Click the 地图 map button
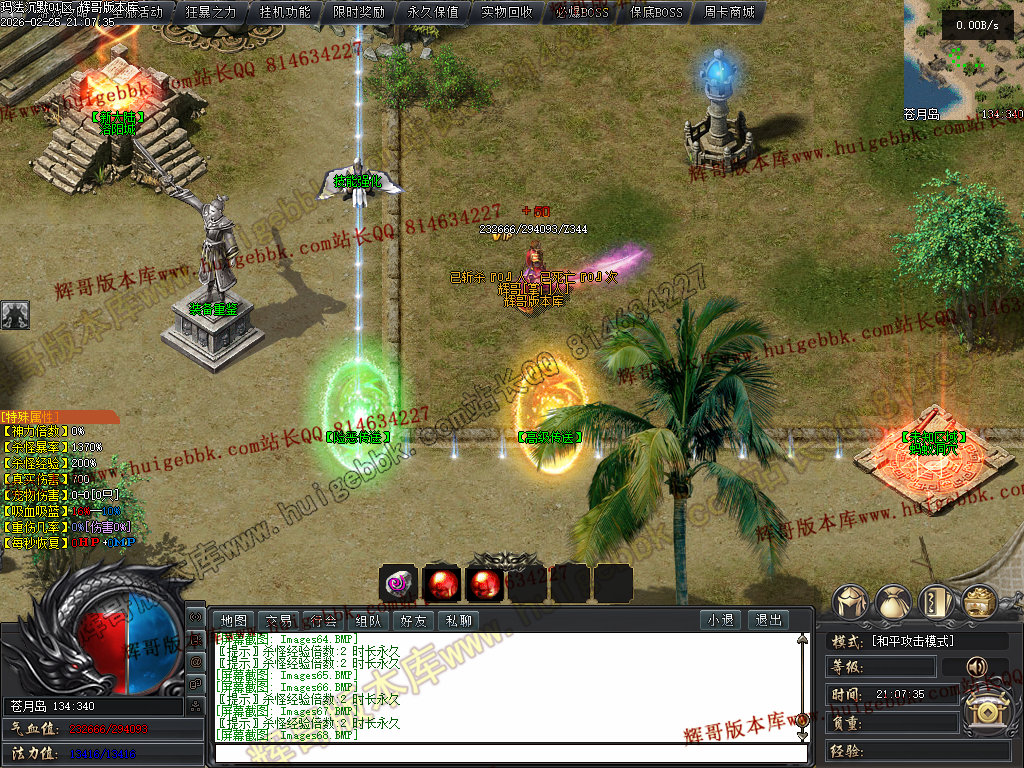Viewport: 1024px width, 768px height. point(234,620)
